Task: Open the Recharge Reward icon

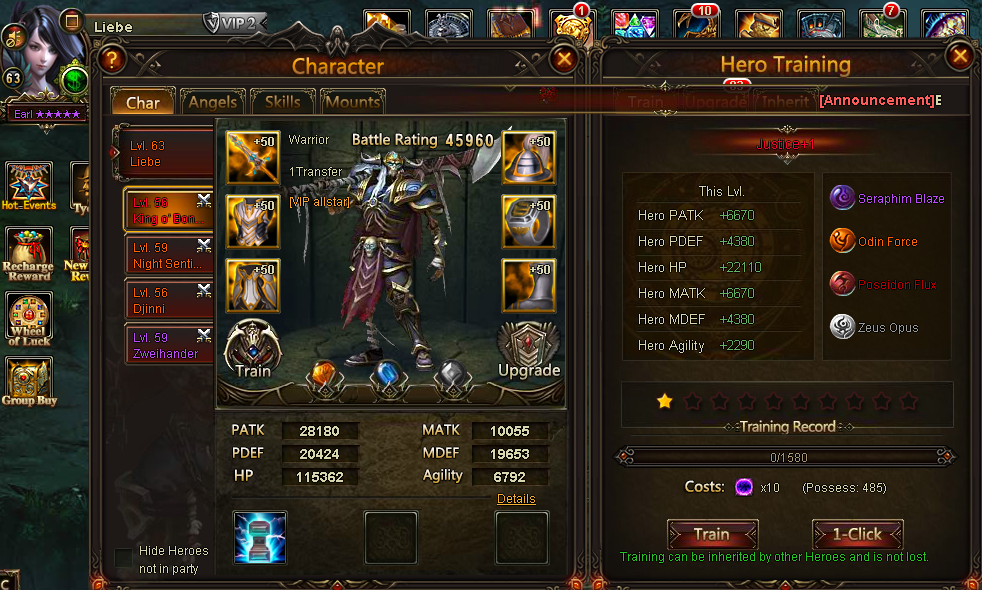Action: [x=30, y=255]
